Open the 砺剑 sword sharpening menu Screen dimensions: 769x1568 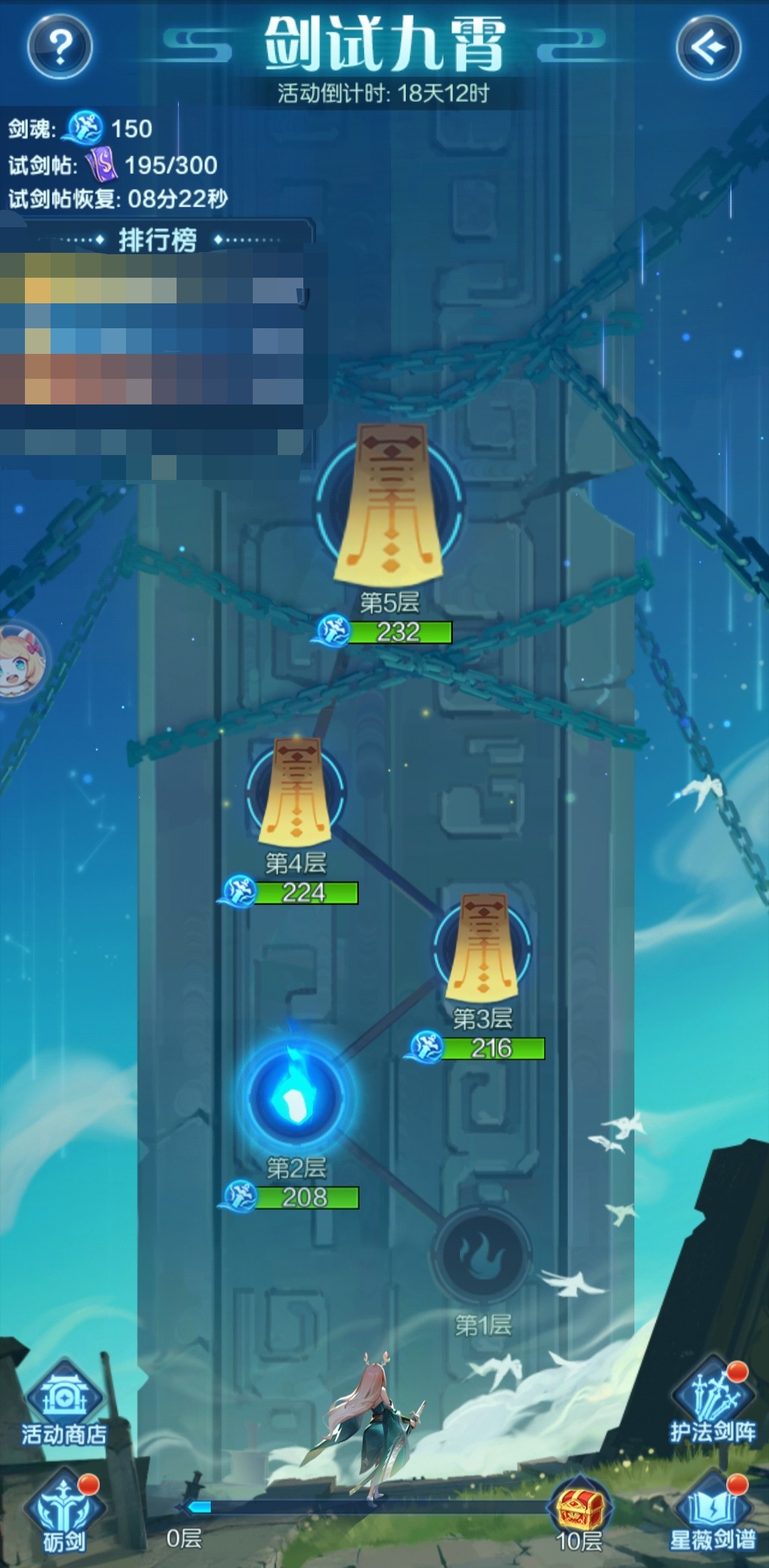63,1511
